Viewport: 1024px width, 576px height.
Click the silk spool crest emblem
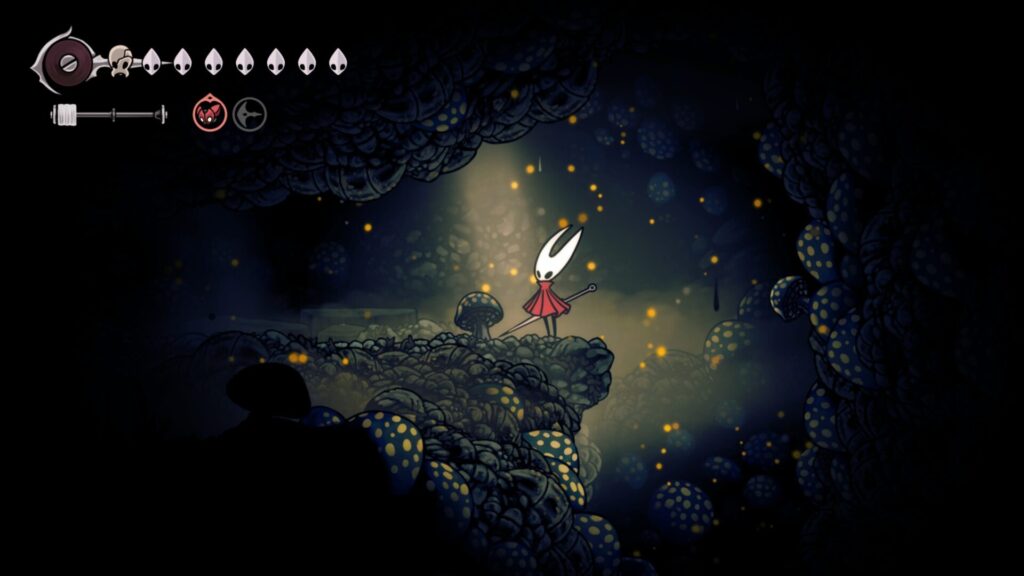tap(66, 62)
